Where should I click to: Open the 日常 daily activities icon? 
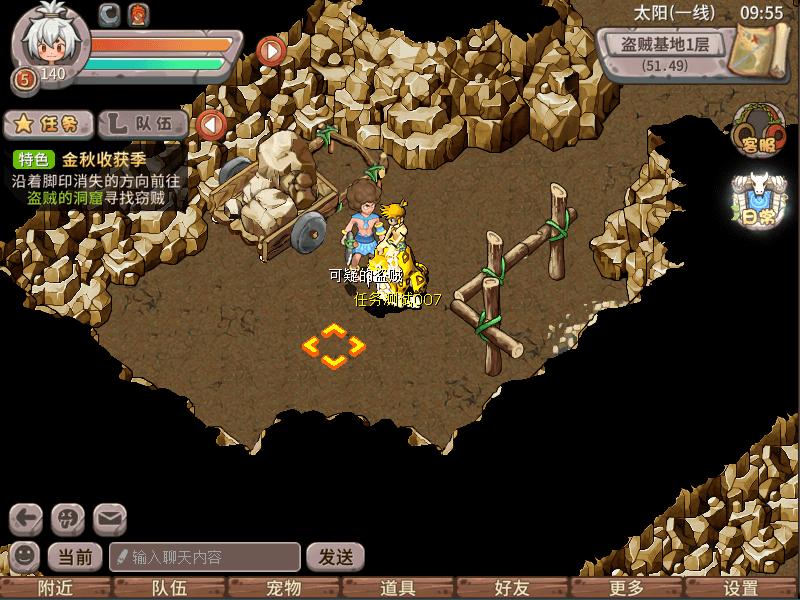pyautogui.click(x=758, y=201)
